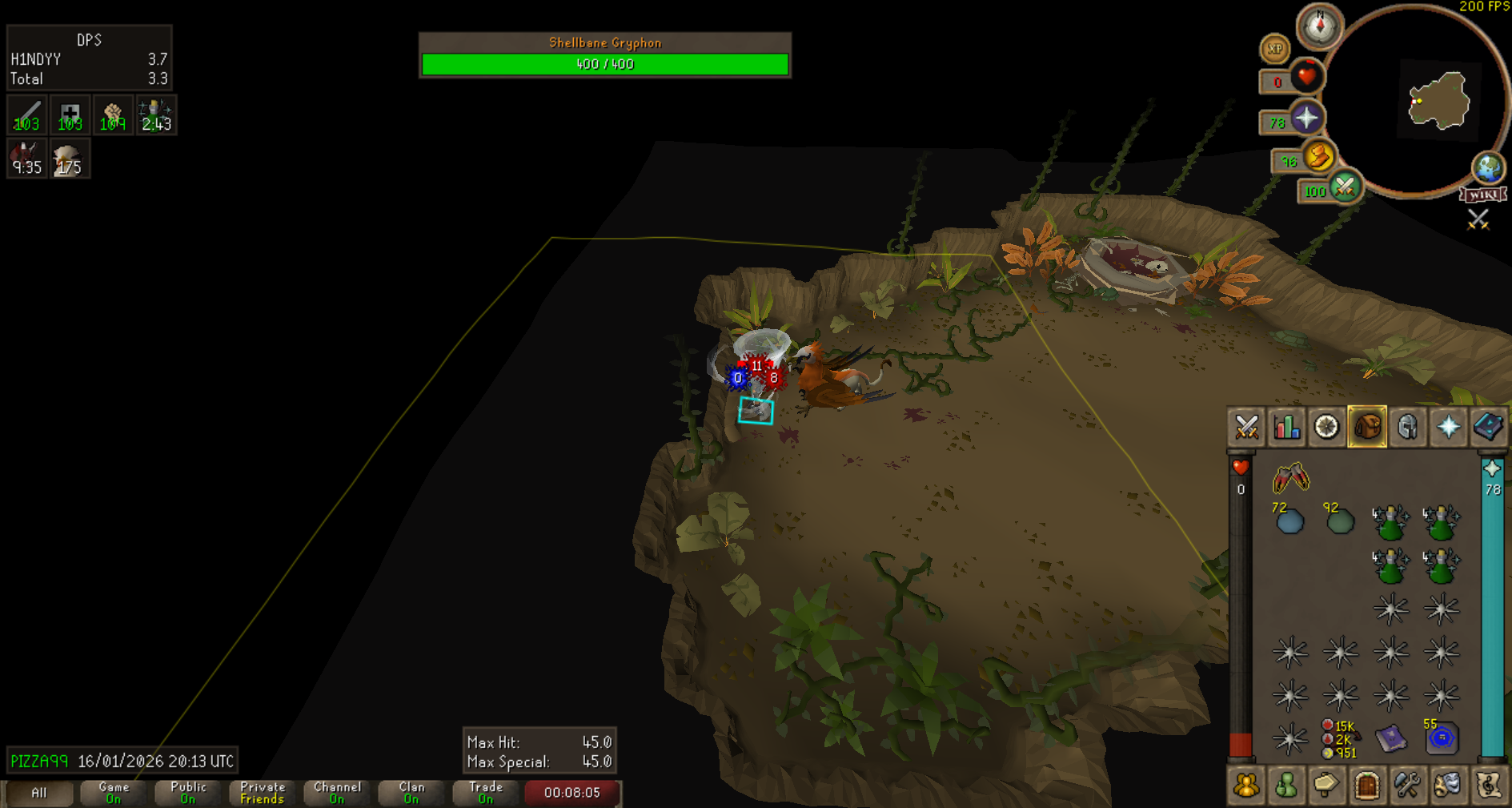Select the red claws in inventory
The height and width of the screenshot is (808, 1512).
tap(1290, 479)
